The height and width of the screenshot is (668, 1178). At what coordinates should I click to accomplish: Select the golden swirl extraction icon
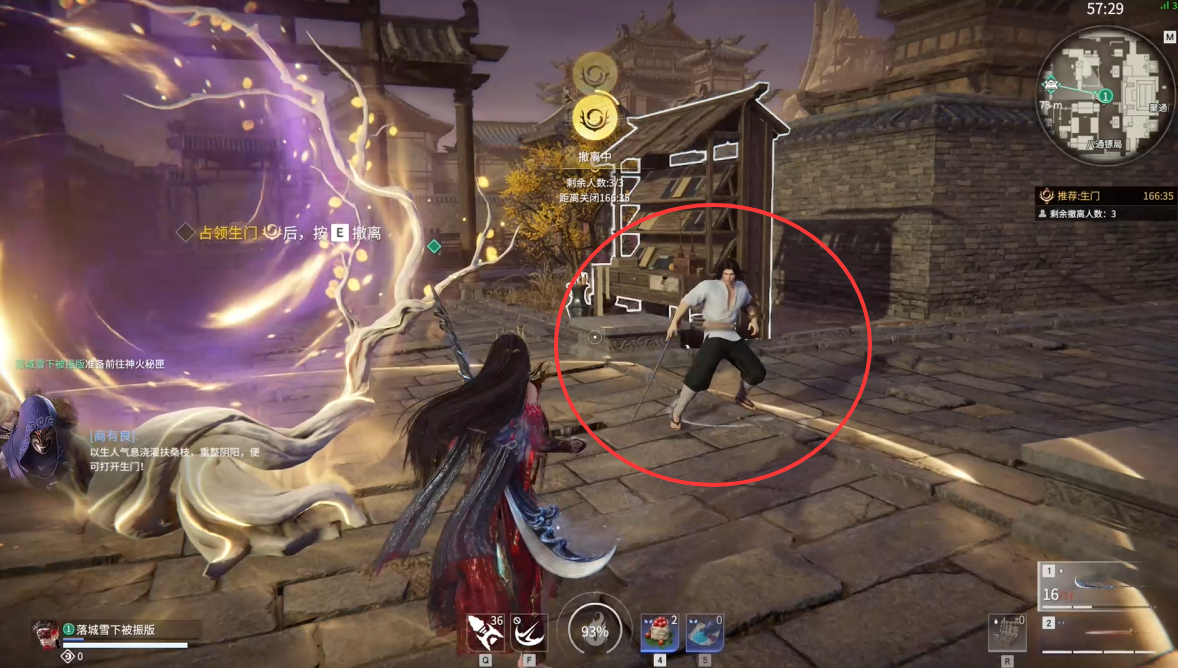click(x=594, y=119)
